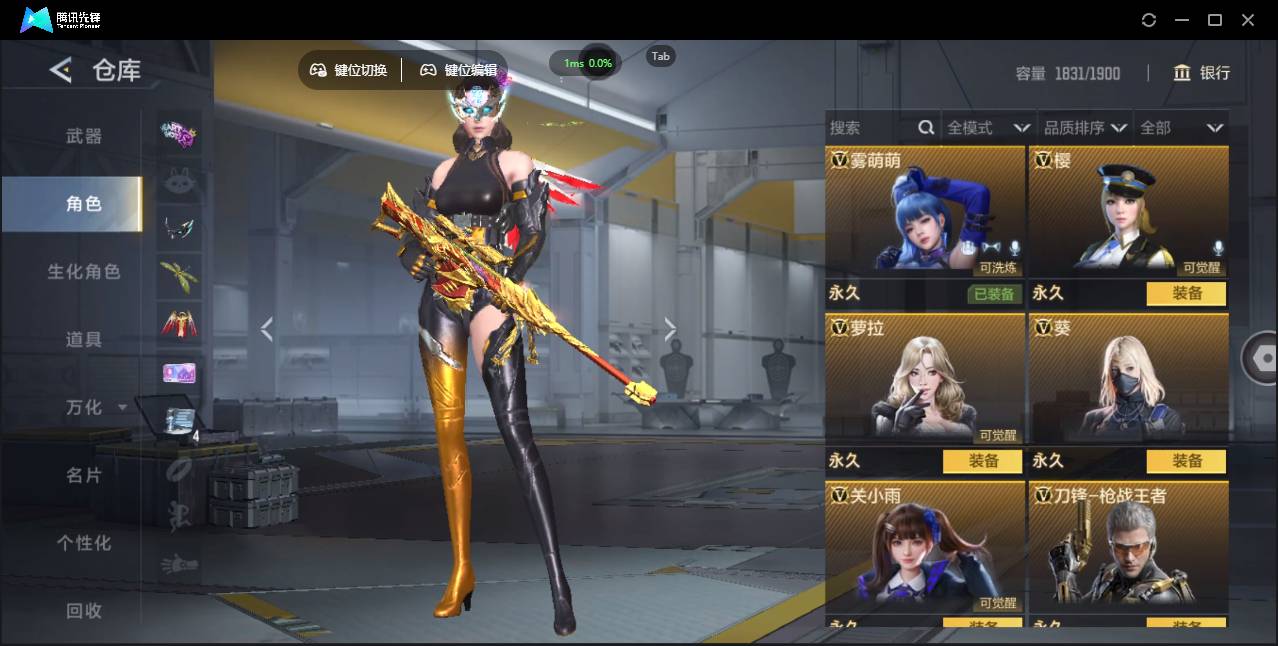Open the 个性化 category tab

(84, 544)
